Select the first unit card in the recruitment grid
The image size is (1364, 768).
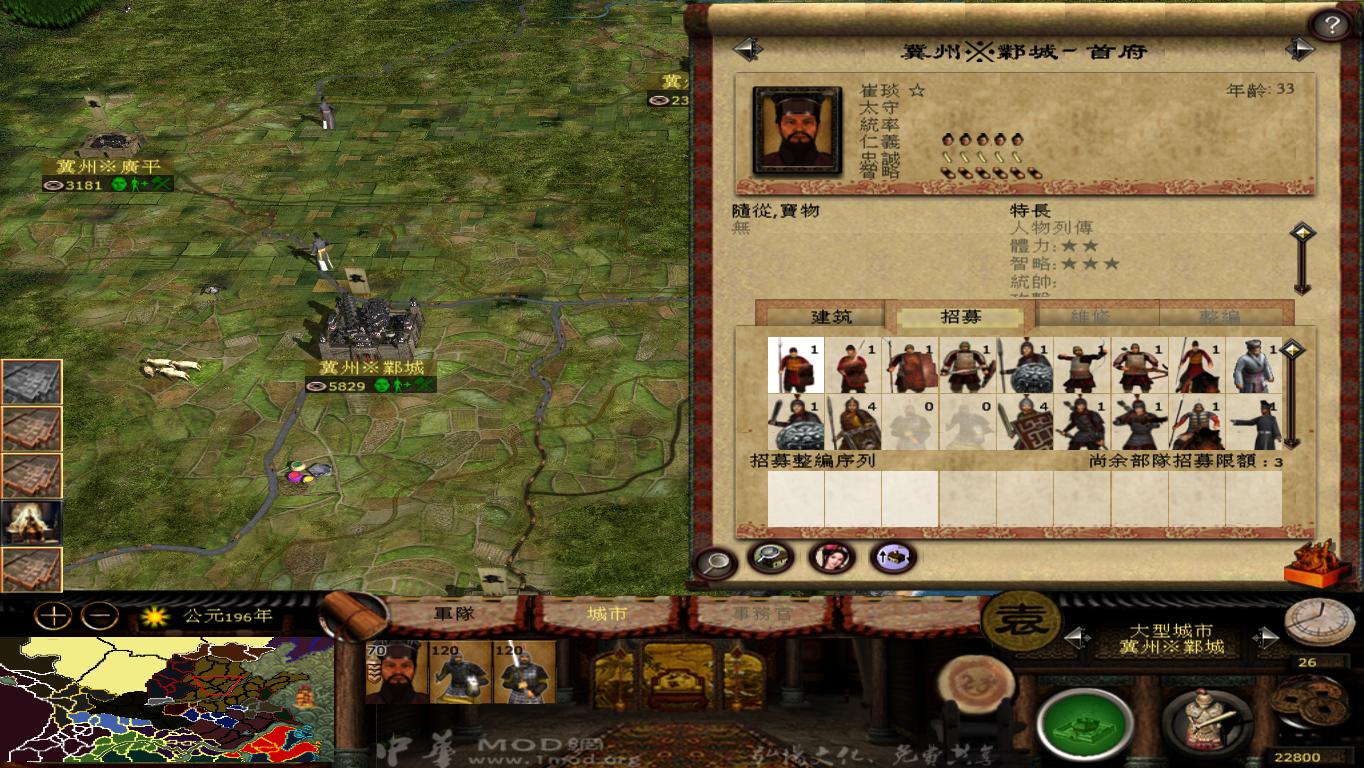tap(796, 363)
